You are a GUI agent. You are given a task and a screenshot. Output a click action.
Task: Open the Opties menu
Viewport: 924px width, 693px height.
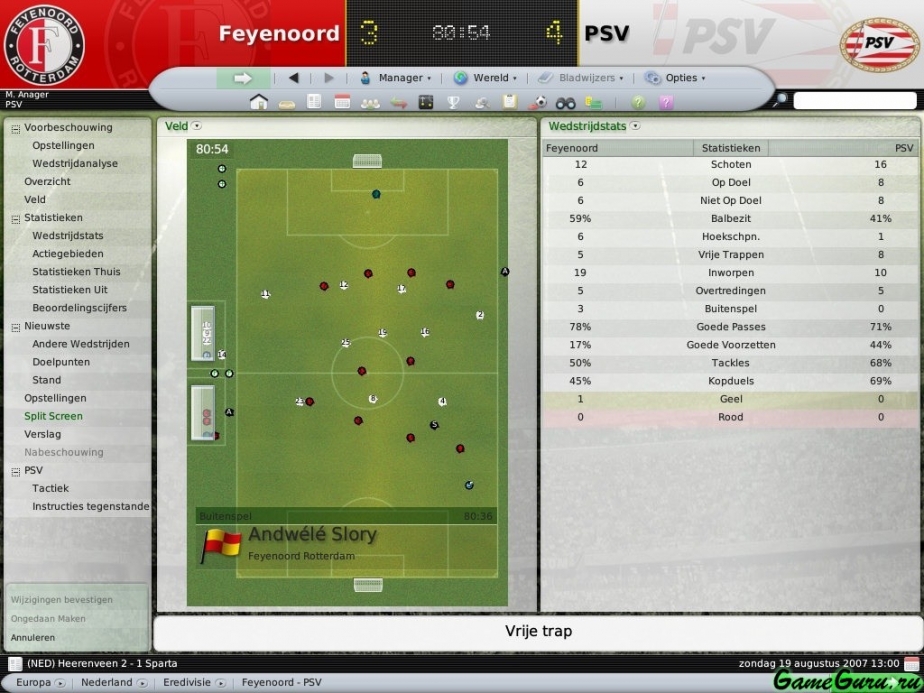(675, 78)
